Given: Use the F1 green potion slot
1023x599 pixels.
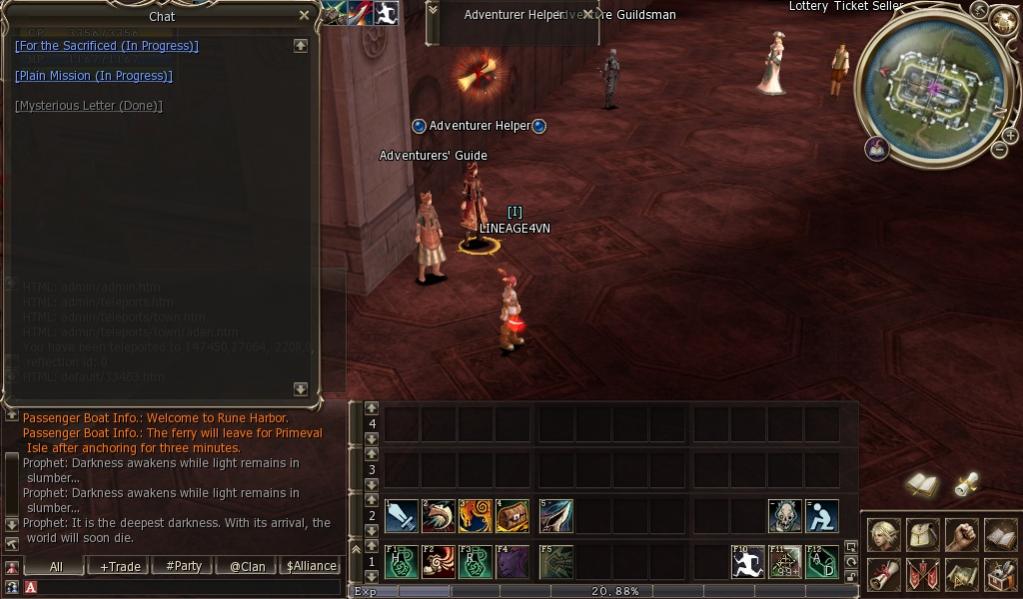Looking at the screenshot, I should pyautogui.click(x=401, y=561).
